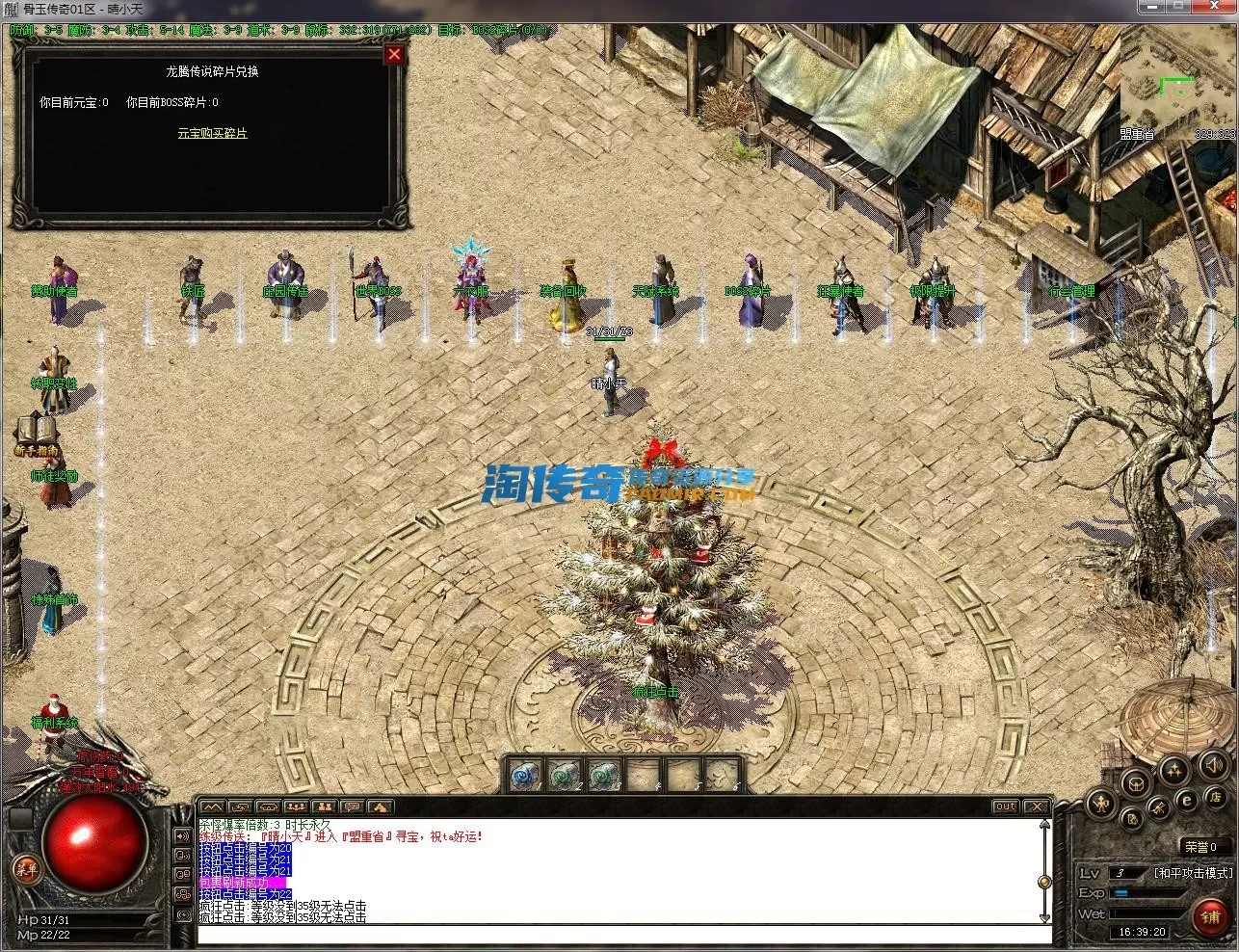The height and width of the screenshot is (952, 1239).
Task: Click the 元宝购买碎片 link
Action: coord(213,133)
